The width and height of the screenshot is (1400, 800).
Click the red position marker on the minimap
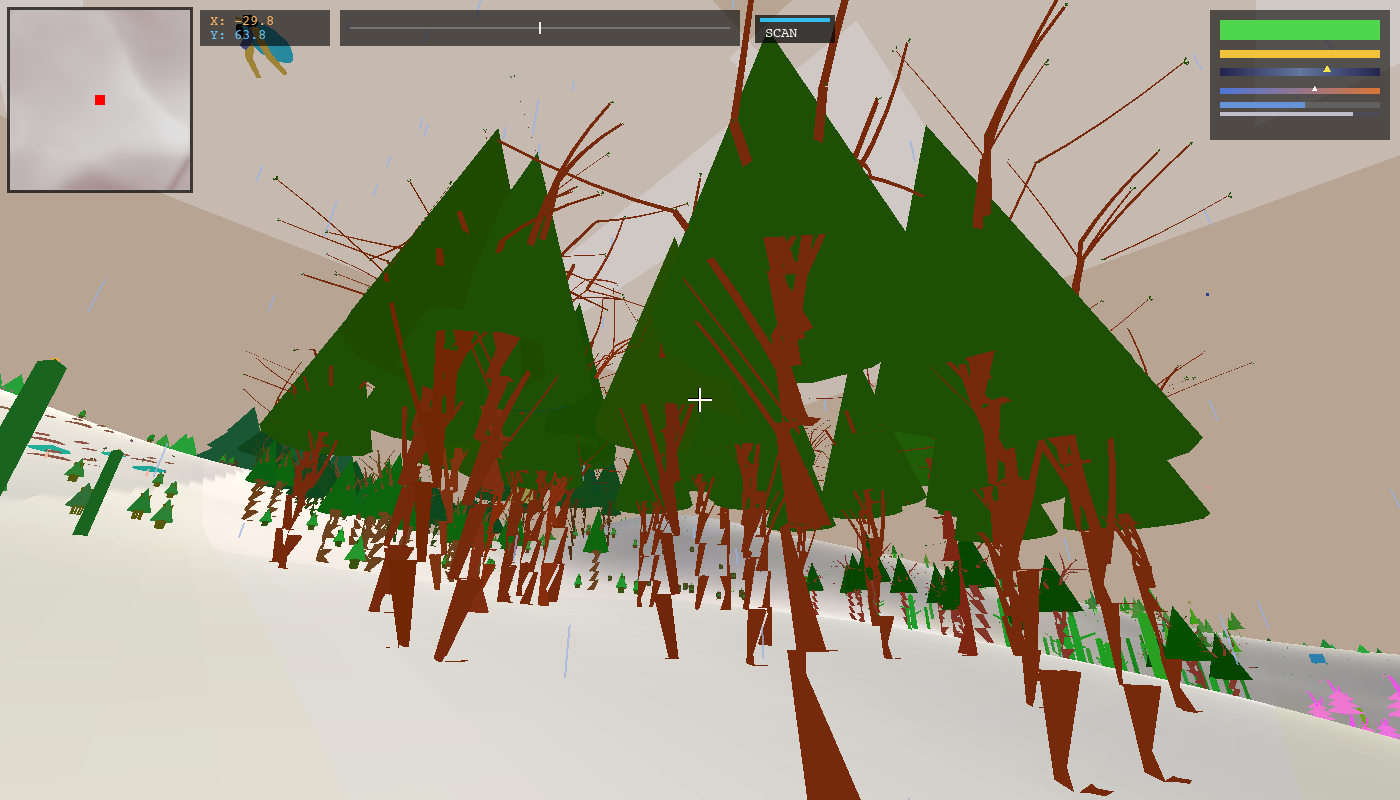coord(99,99)
